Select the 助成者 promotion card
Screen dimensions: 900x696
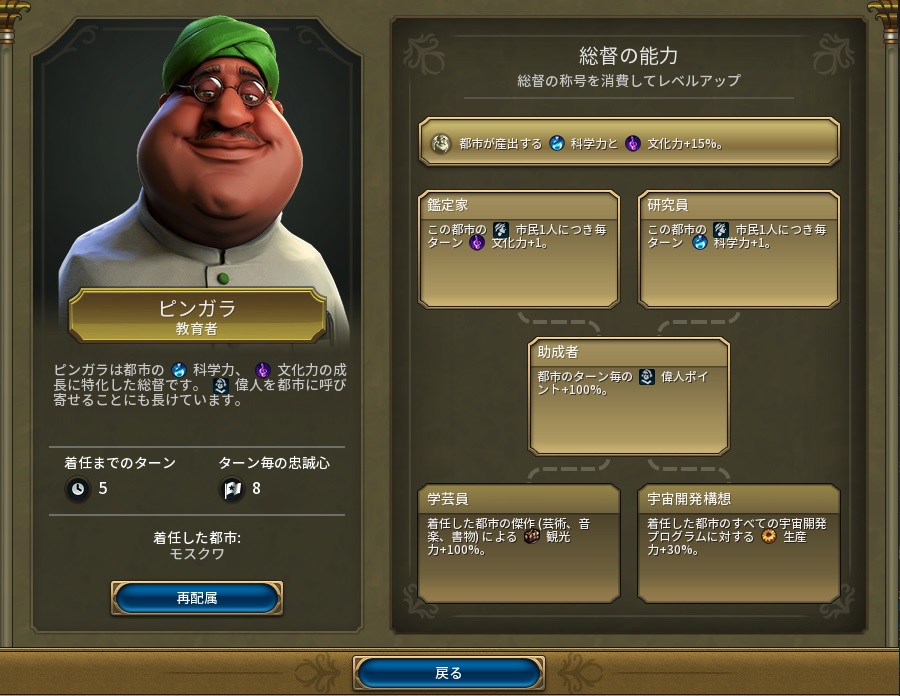pos(628,396)
